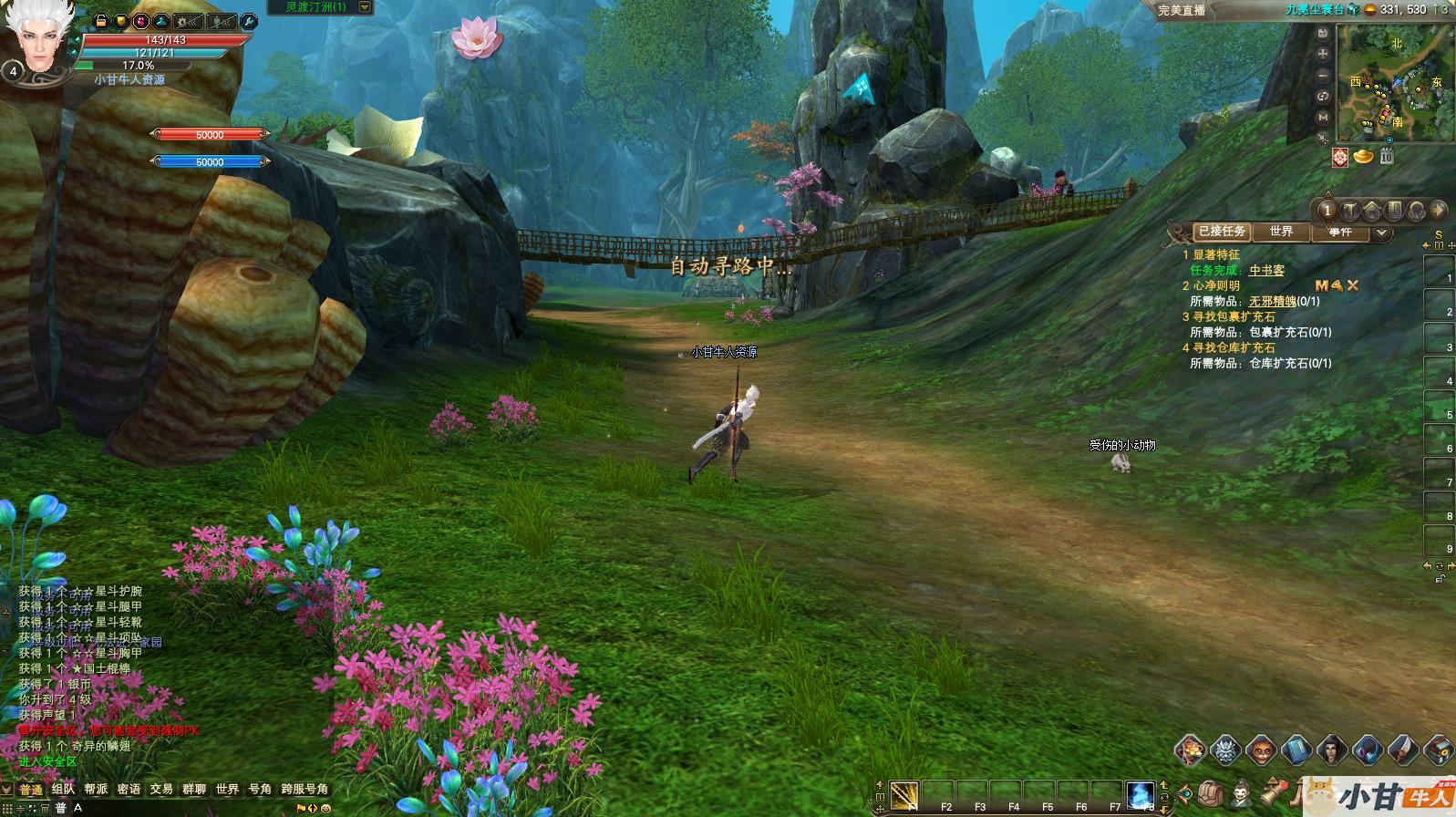Image resolution: width=1456 pixels, height=817 pixels.
Task: Collapse the quest tracker with the arrow button
Action: (x=1382, y=233)
